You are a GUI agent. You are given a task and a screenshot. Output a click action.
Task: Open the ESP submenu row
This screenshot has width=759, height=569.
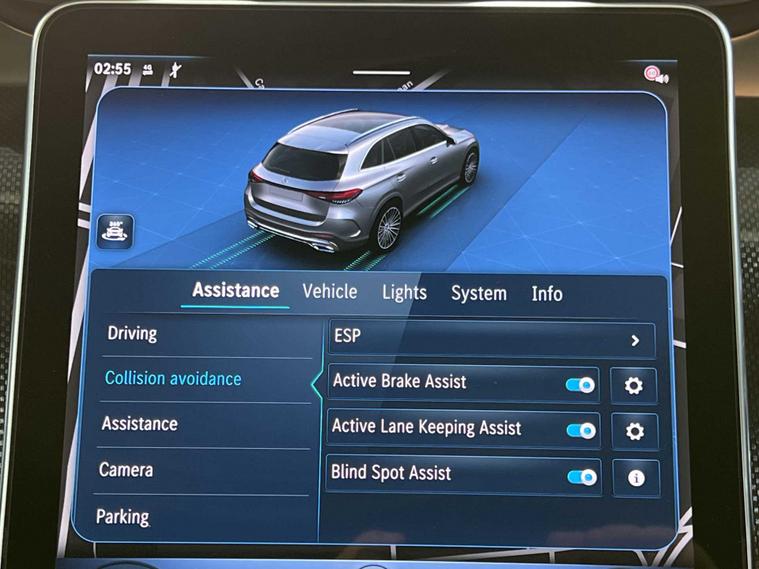[491, 340]
